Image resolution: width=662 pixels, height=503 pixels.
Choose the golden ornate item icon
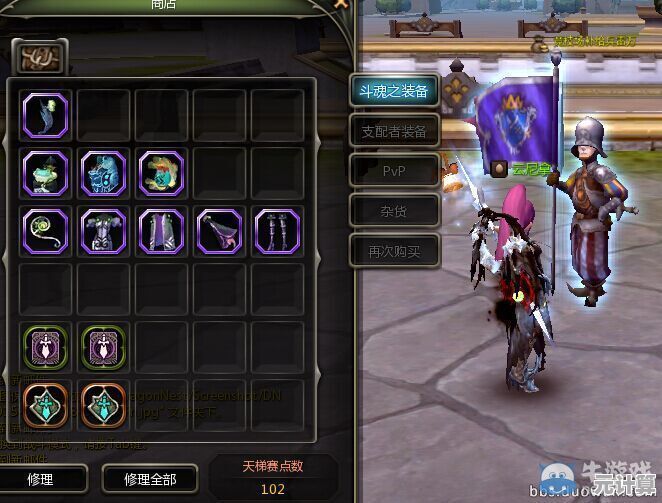[161, 172]
